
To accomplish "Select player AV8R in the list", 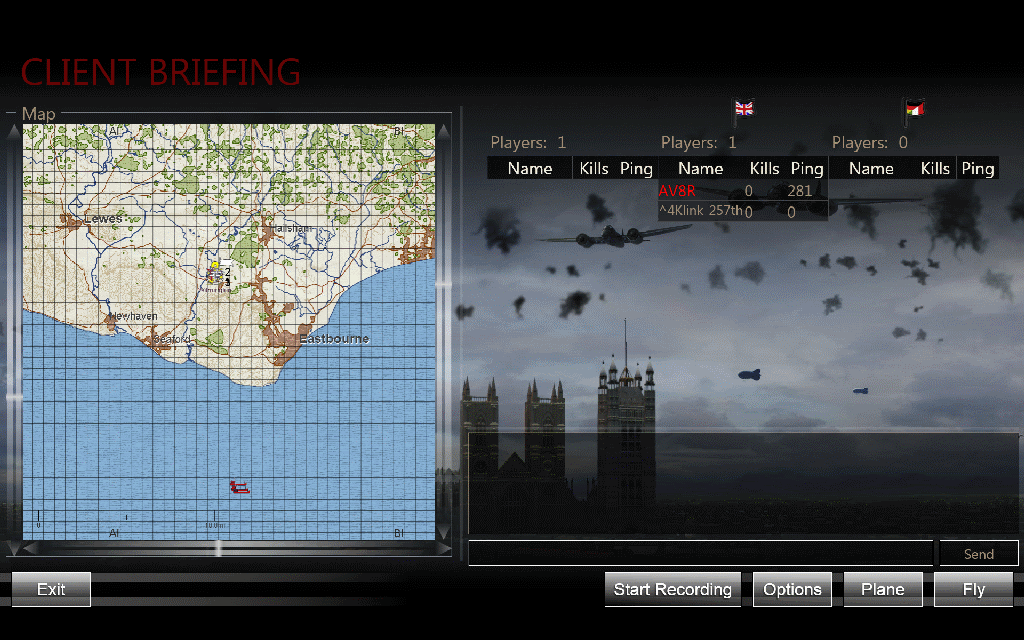I will tap(677, 191).
